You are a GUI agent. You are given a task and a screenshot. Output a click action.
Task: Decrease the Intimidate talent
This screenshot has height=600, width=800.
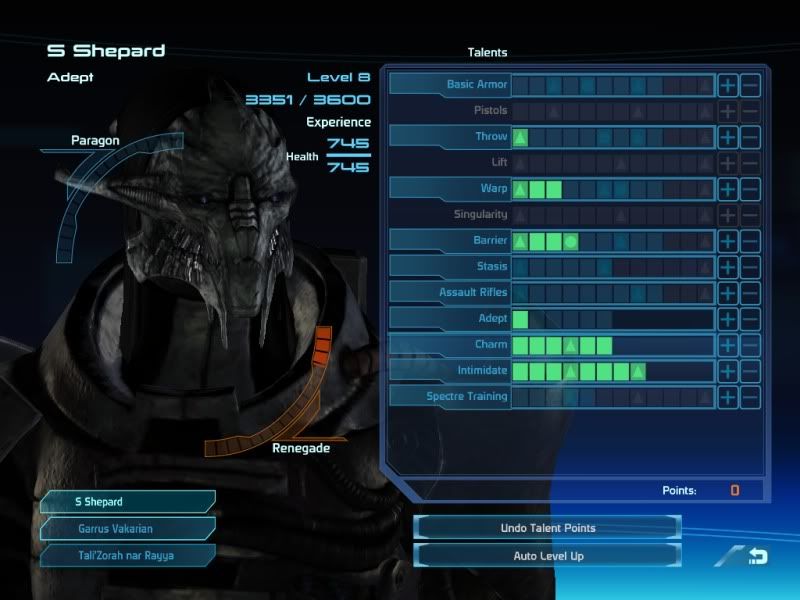click(x=750, y=370)
